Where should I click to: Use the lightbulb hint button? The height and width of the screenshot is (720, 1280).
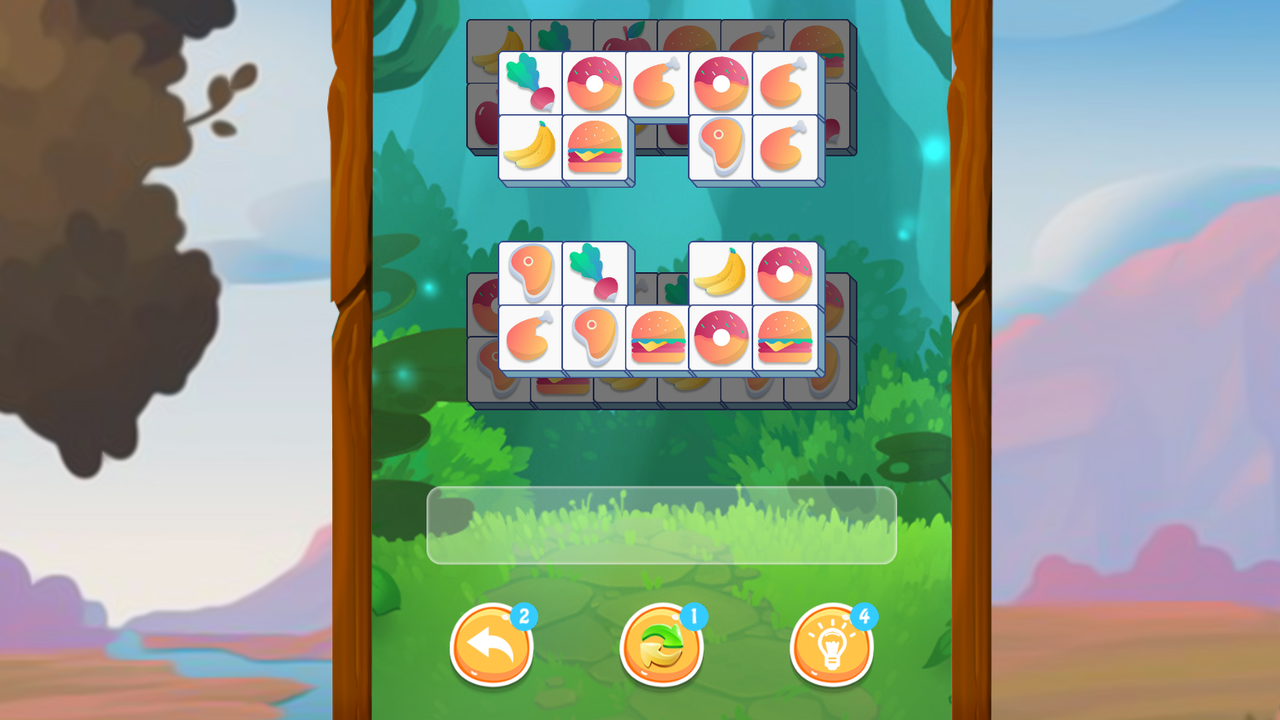(831, 646)
